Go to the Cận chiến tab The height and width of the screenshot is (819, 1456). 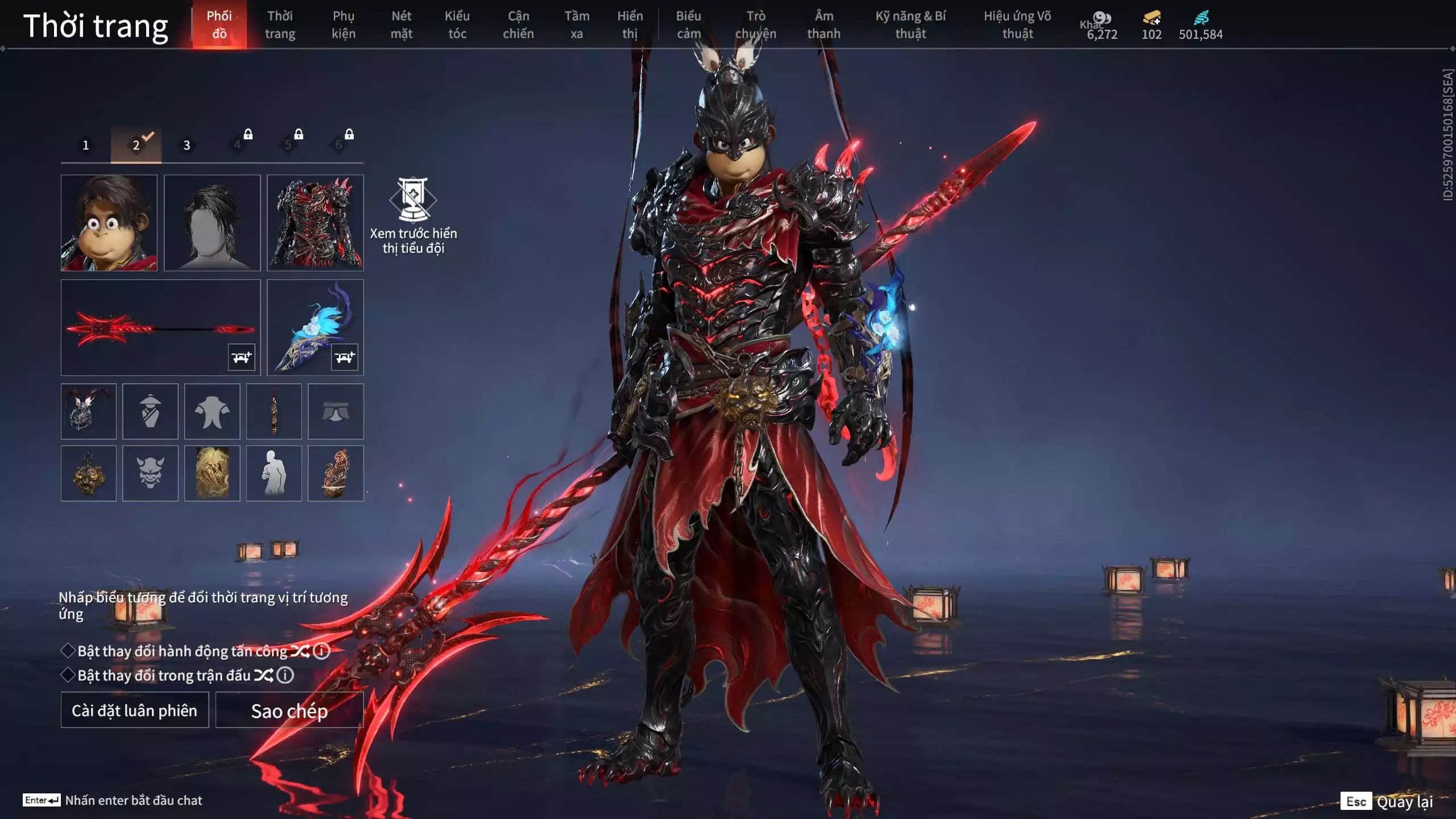518,24
